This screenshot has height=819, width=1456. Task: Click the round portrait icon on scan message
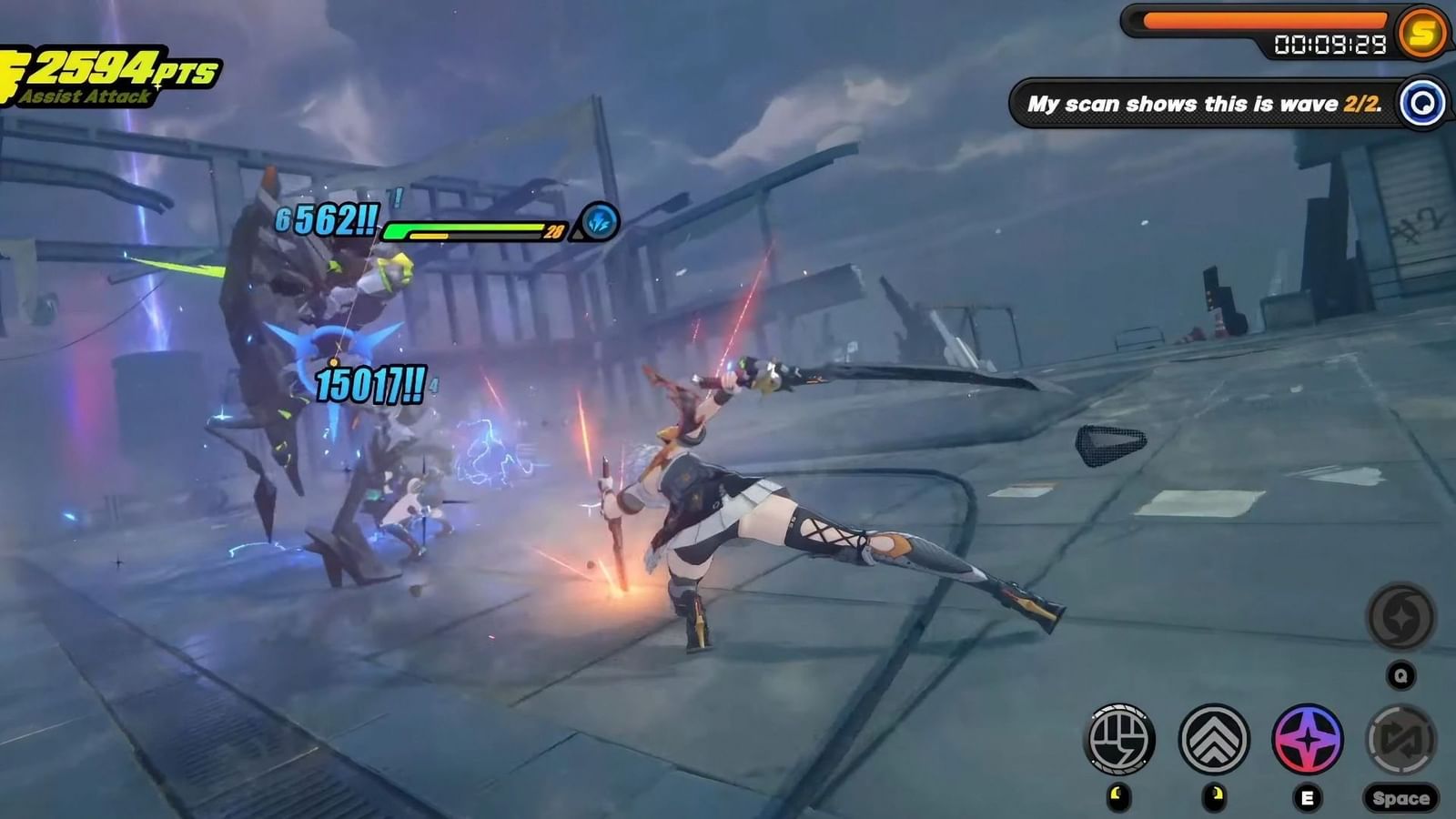[x=1423, y=103]
